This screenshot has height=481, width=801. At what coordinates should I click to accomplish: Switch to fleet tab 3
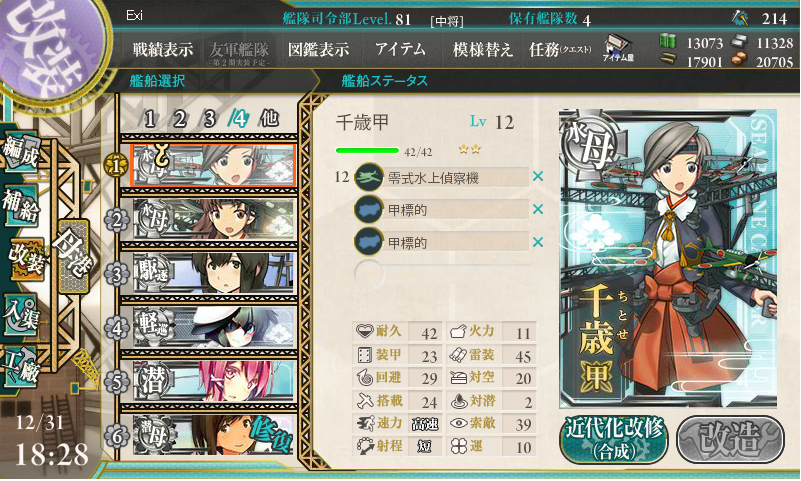coord(210,118)
